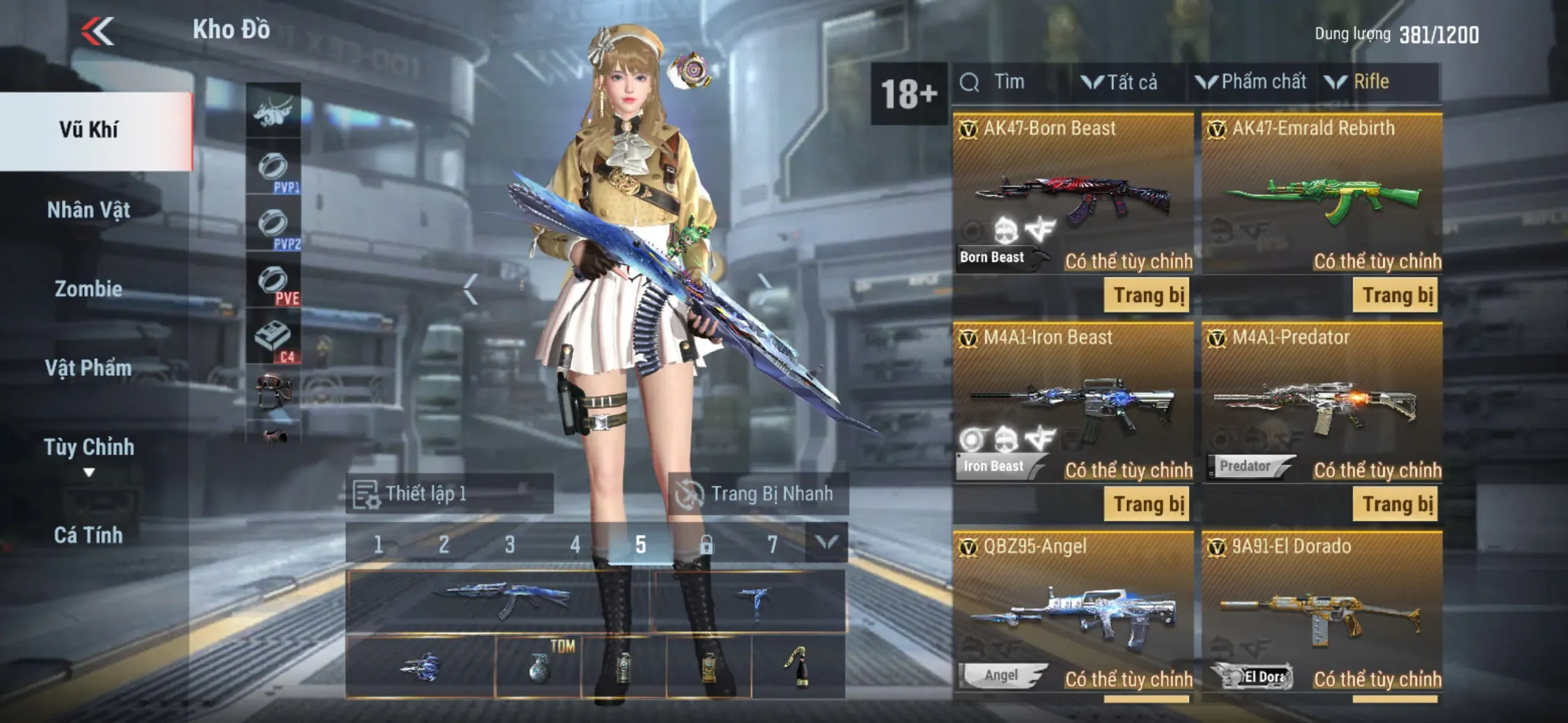Open the Tất cả filter dropdown
The image size is (1568, 723).
click(1120, 82)
